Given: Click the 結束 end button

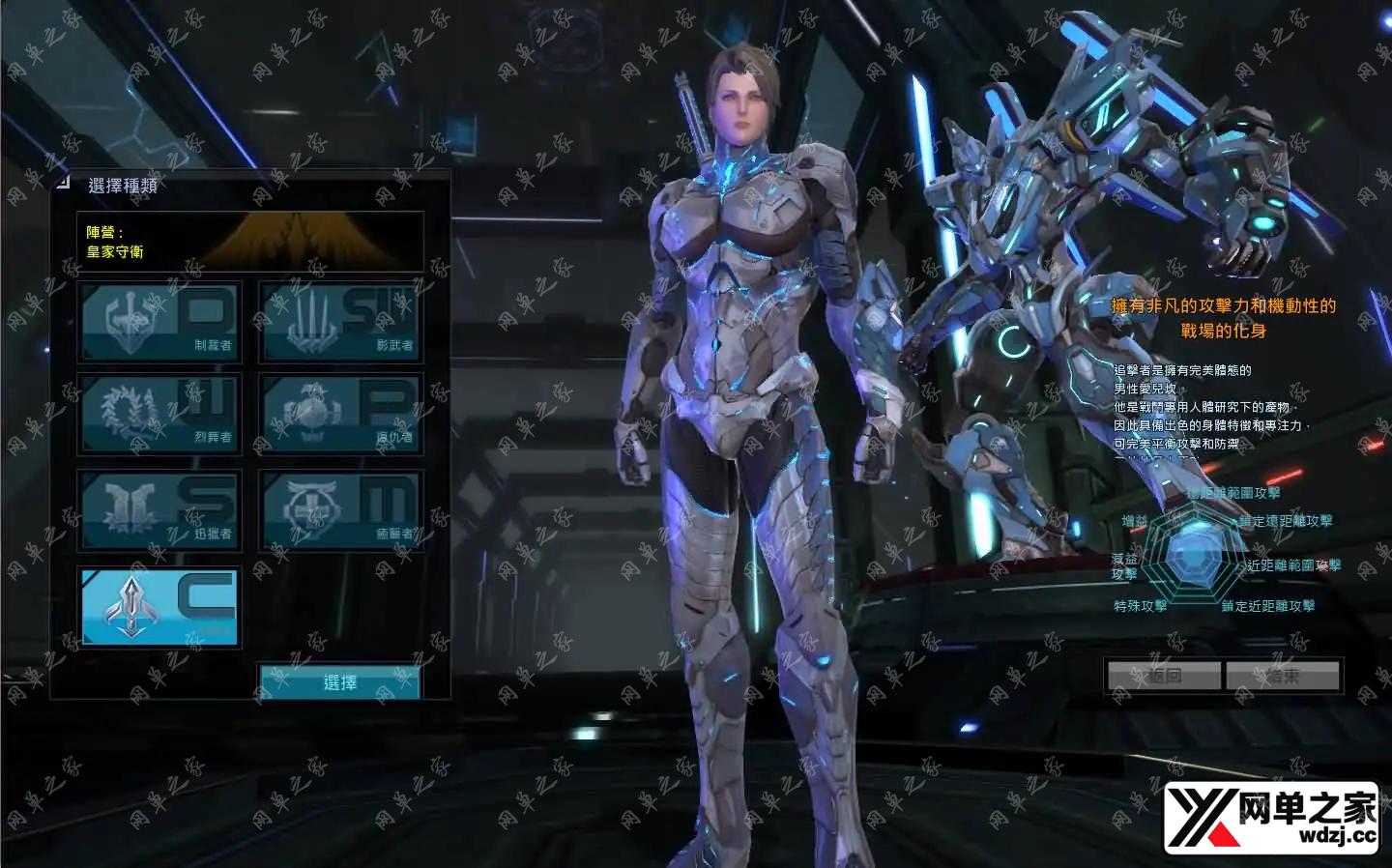Looking at the screenshot, I should (1283, 676).
